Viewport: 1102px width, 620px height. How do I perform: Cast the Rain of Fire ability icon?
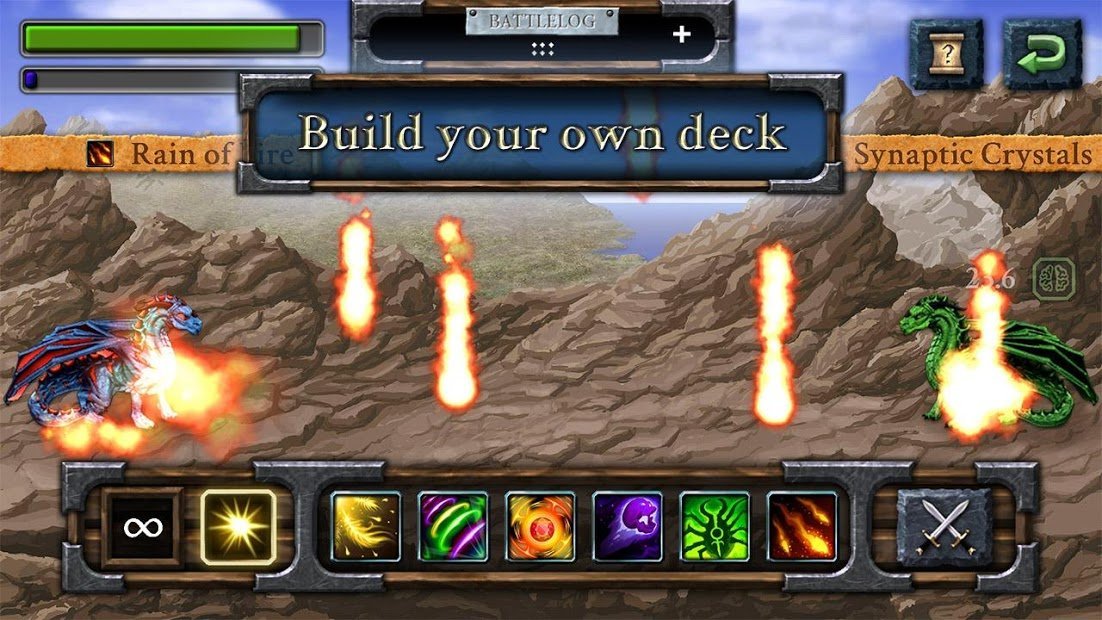coord(802,527)
